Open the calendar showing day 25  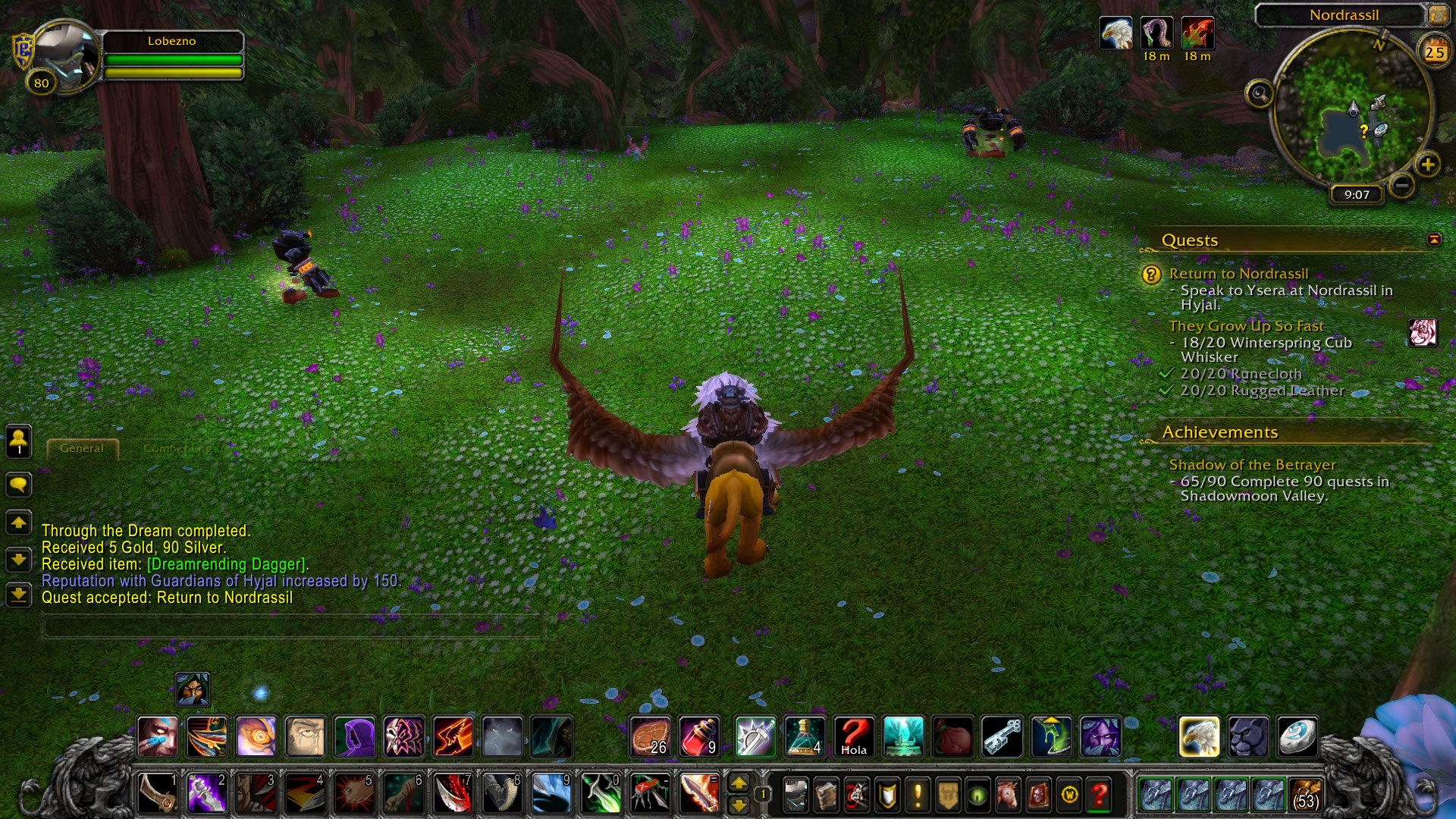tap(1434, 52)
